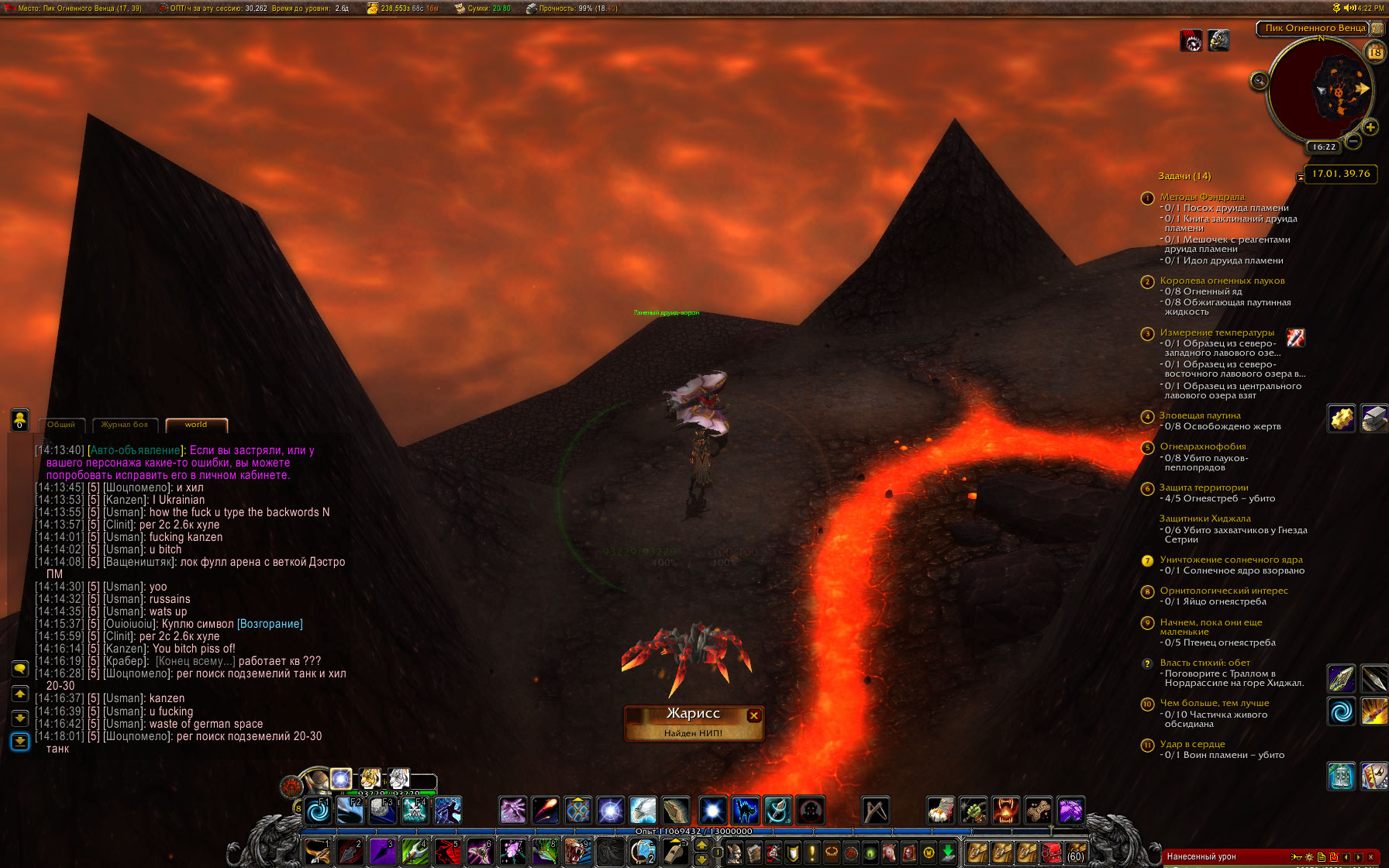Image resolution: width=1389 pixels, height=868 pixels.
Task: Select the Уничтожение солнечного ядра quest
Action: pyautogui.click(x=1231, y=560)
